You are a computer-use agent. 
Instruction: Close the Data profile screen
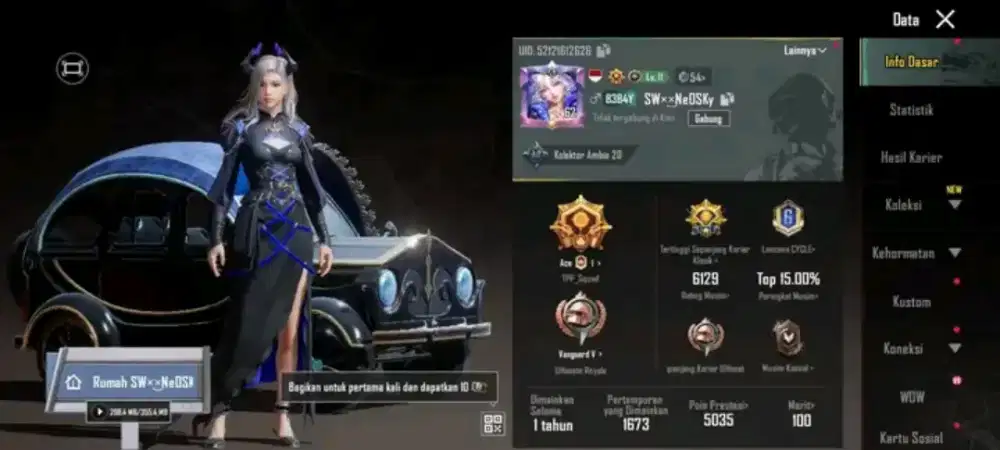coord(945,19)
